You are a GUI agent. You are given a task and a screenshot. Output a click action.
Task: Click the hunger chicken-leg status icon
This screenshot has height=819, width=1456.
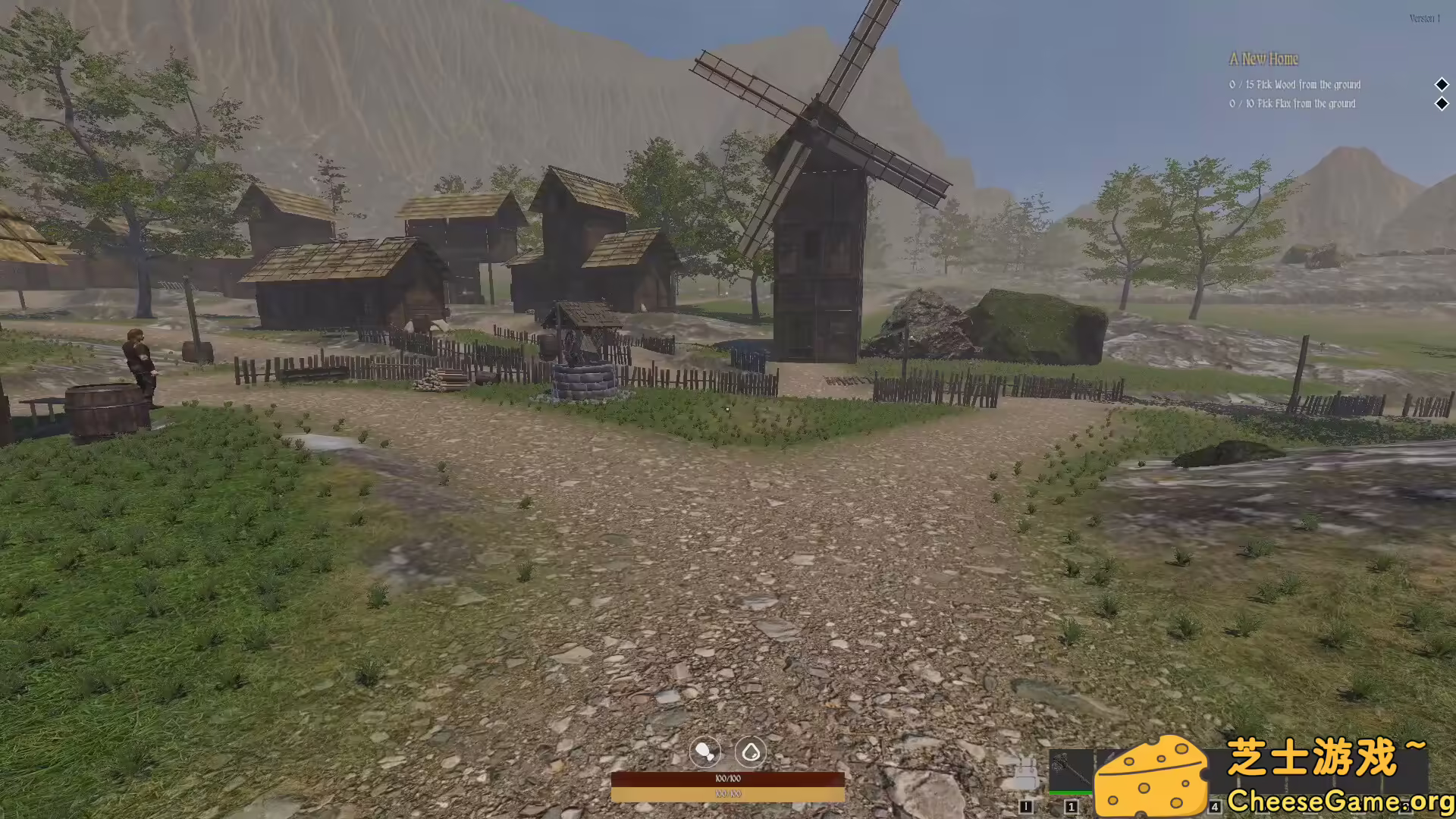click(704, 752)
